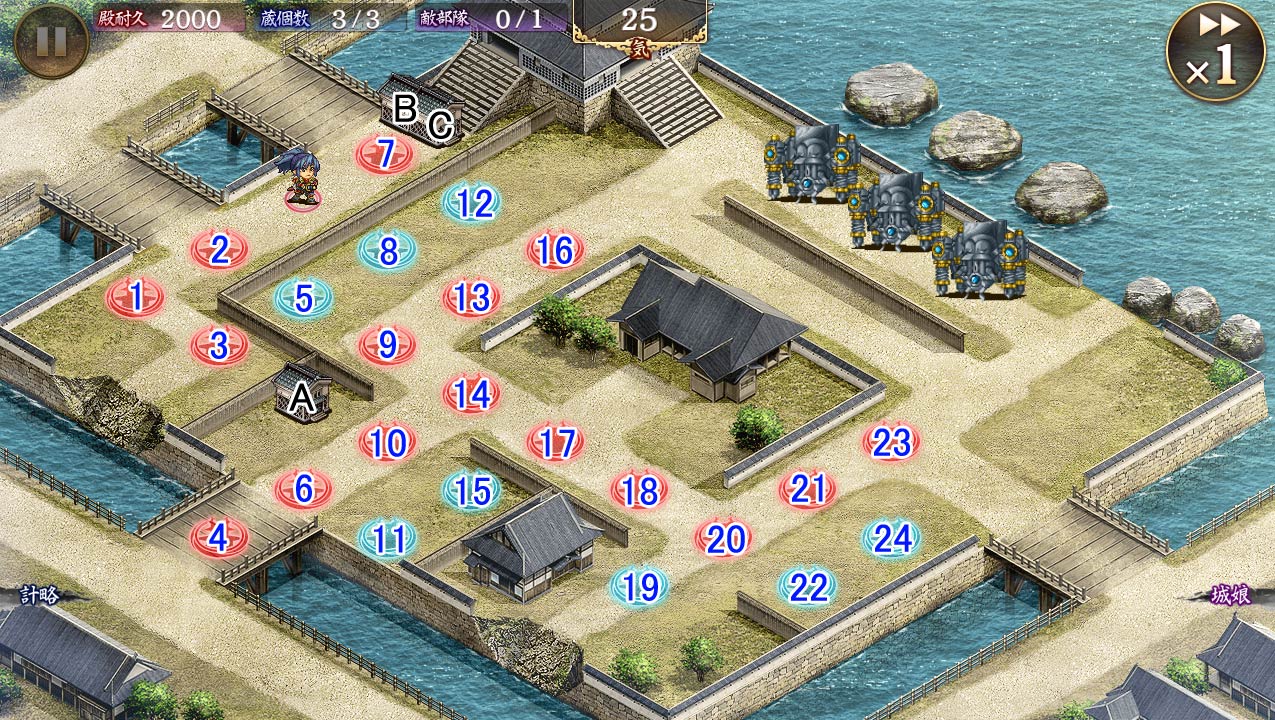
Task: Choose red deployment tile 4
Action: click(x=219, y=538)
